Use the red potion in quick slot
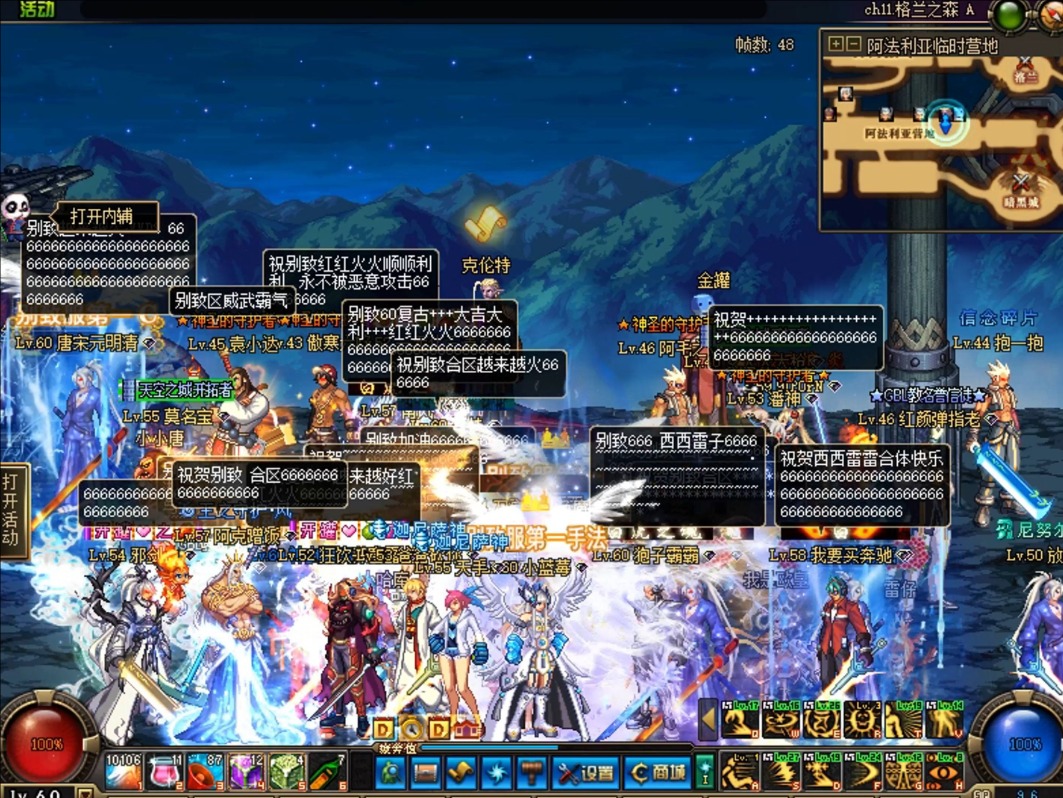 [165, 773]
